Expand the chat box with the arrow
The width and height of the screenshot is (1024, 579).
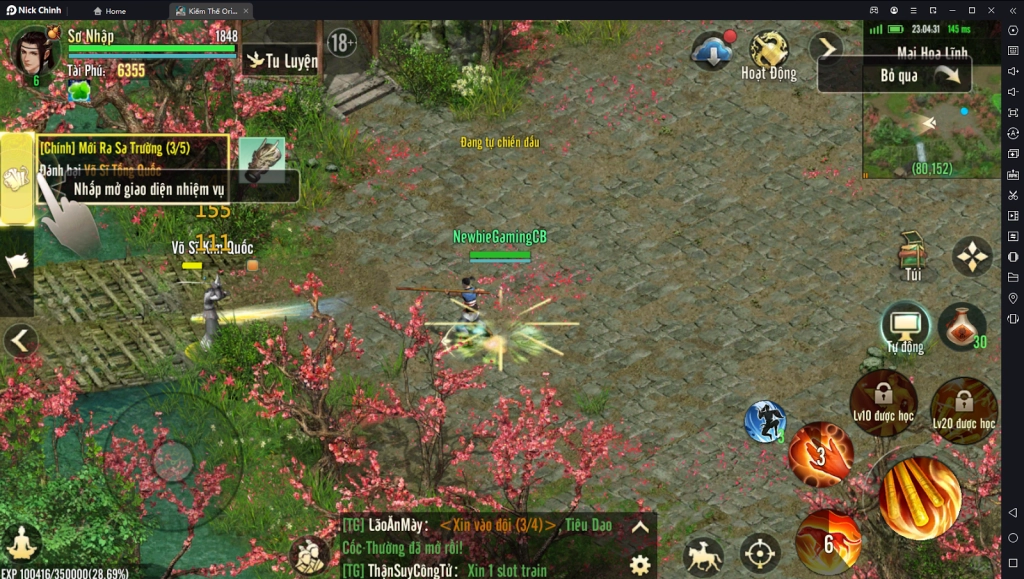click(x=640, y=527)
